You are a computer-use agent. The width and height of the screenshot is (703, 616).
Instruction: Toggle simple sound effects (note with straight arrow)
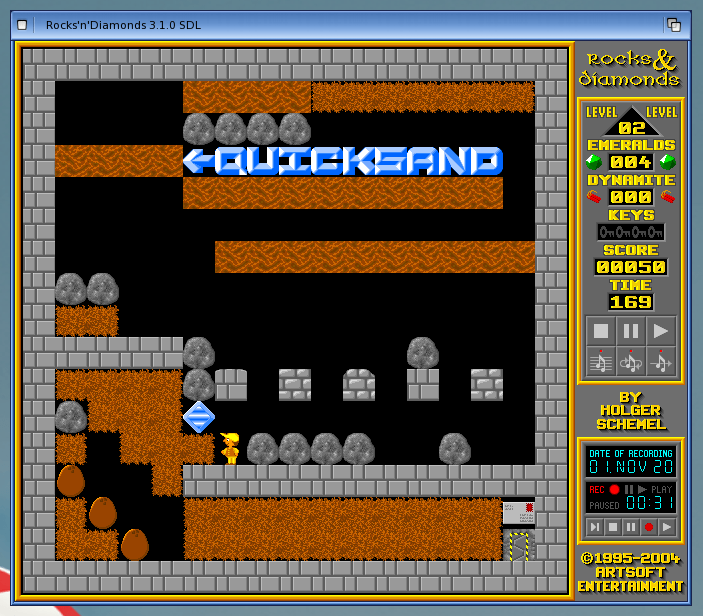[661, 362]
